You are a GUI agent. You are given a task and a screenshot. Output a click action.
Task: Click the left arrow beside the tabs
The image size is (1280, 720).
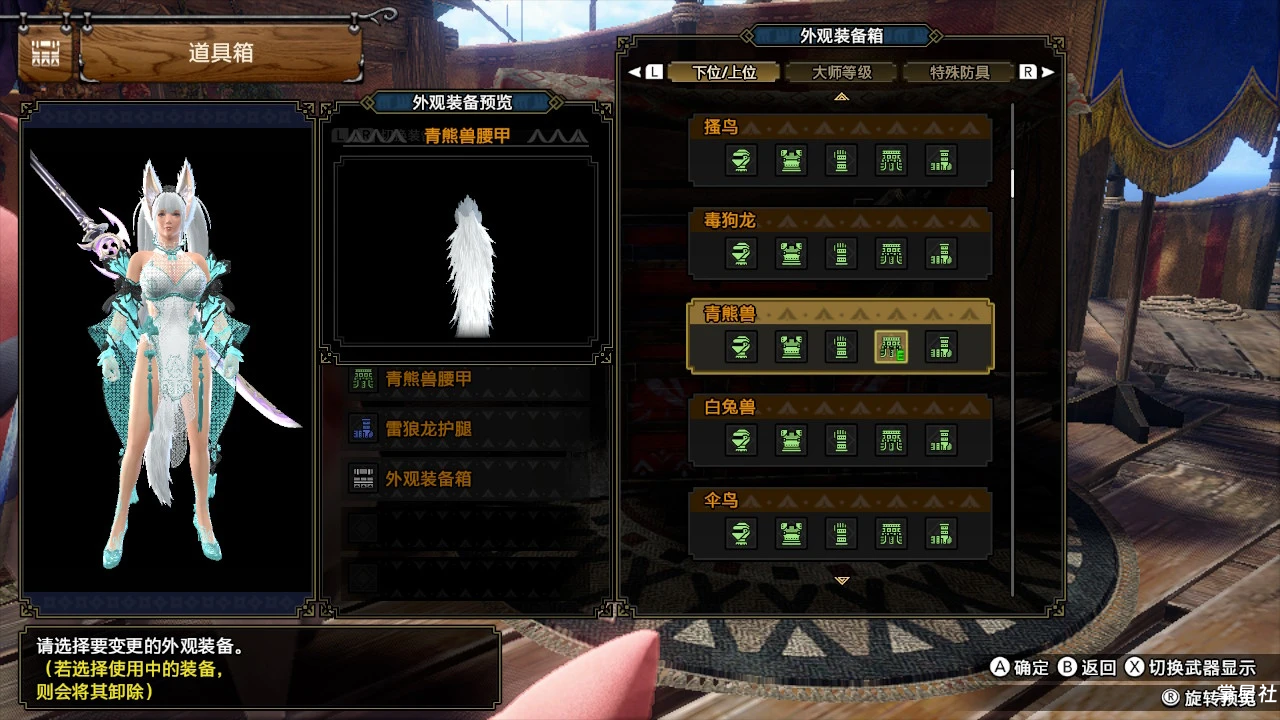[x=633, y=72]
